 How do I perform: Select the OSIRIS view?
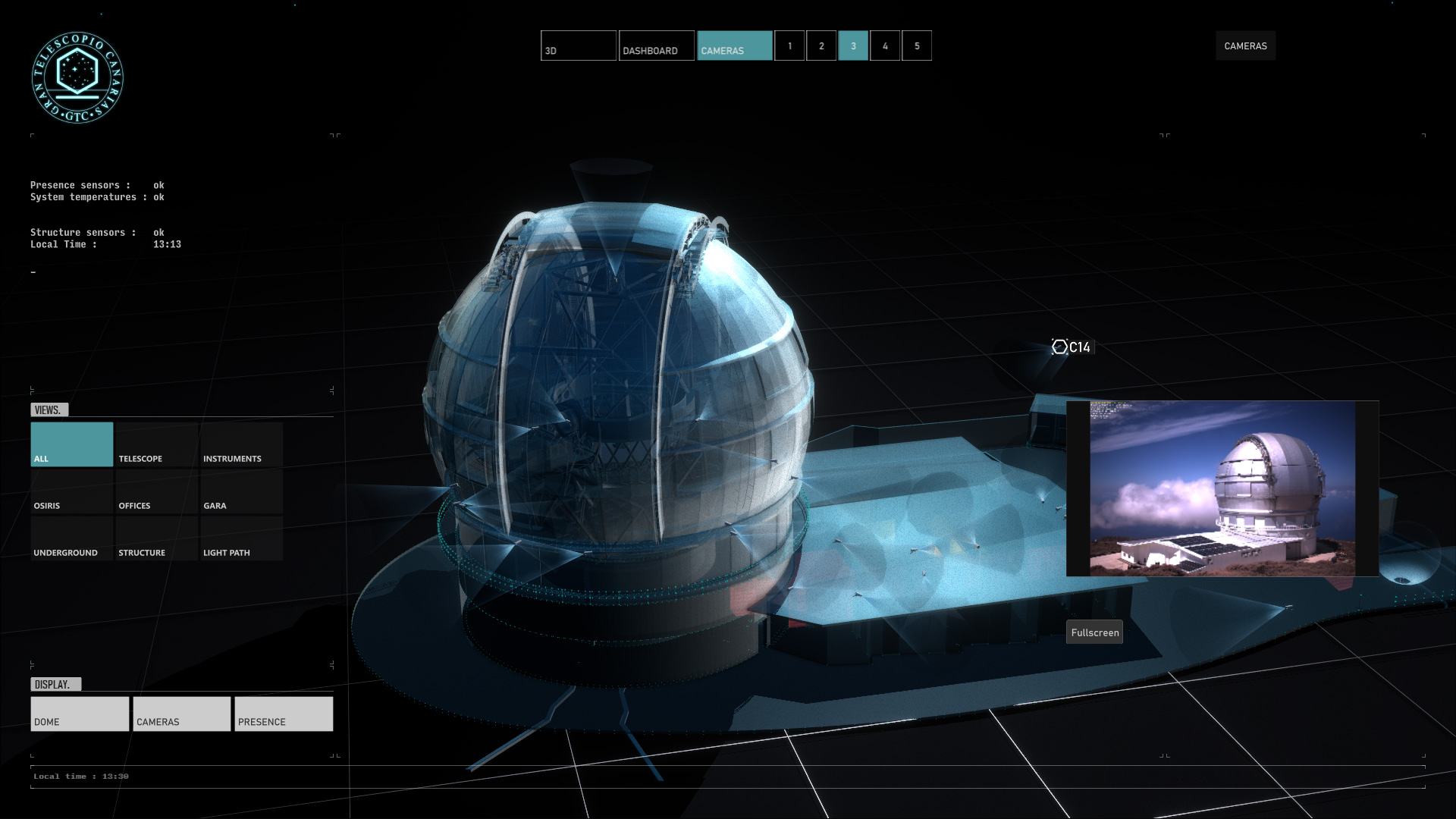(x=71, y=491)
